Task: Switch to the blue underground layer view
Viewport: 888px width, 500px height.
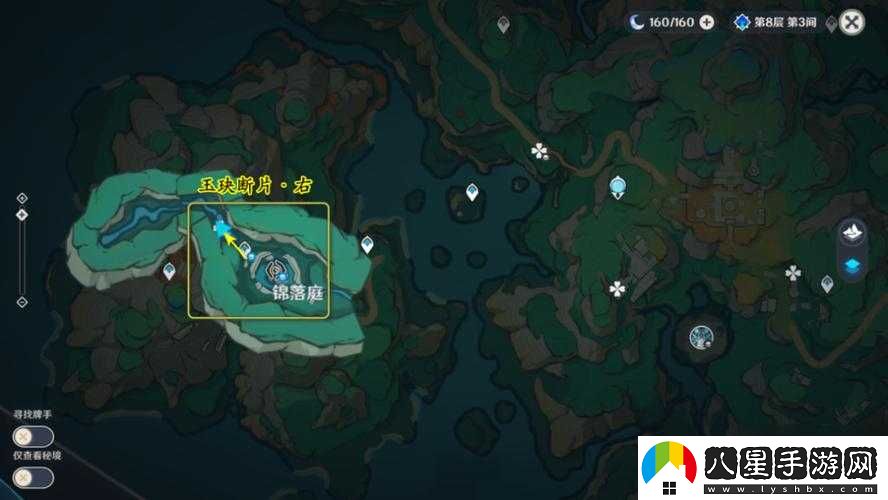Action: [853, 265]
